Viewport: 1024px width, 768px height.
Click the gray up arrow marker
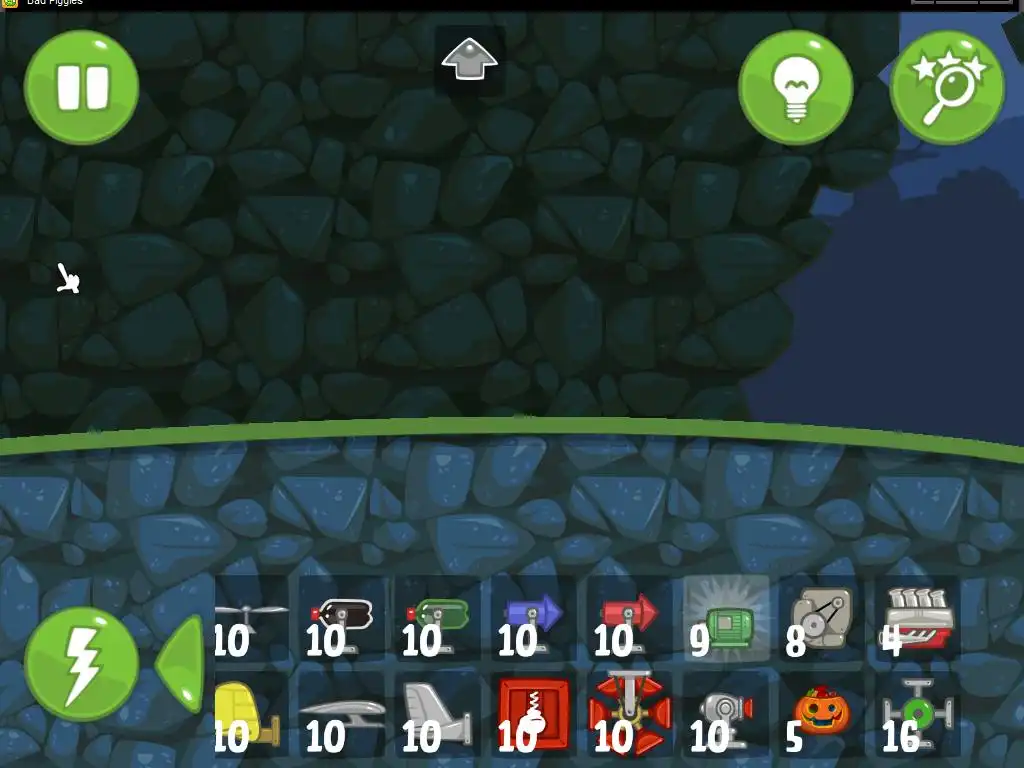click(x=469, y=60)
